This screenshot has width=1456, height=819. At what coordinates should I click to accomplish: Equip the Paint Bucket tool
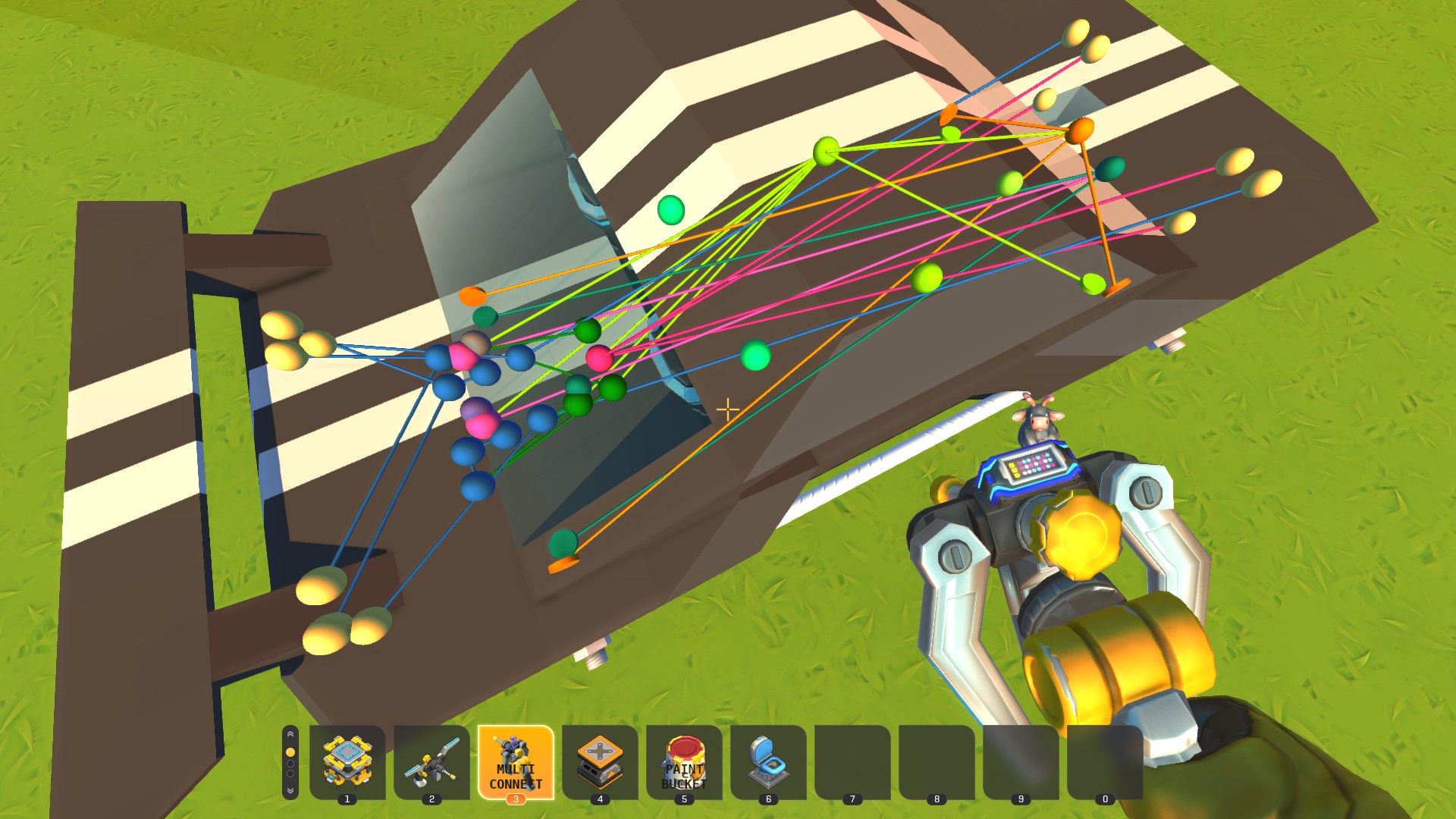coord(684,761)
